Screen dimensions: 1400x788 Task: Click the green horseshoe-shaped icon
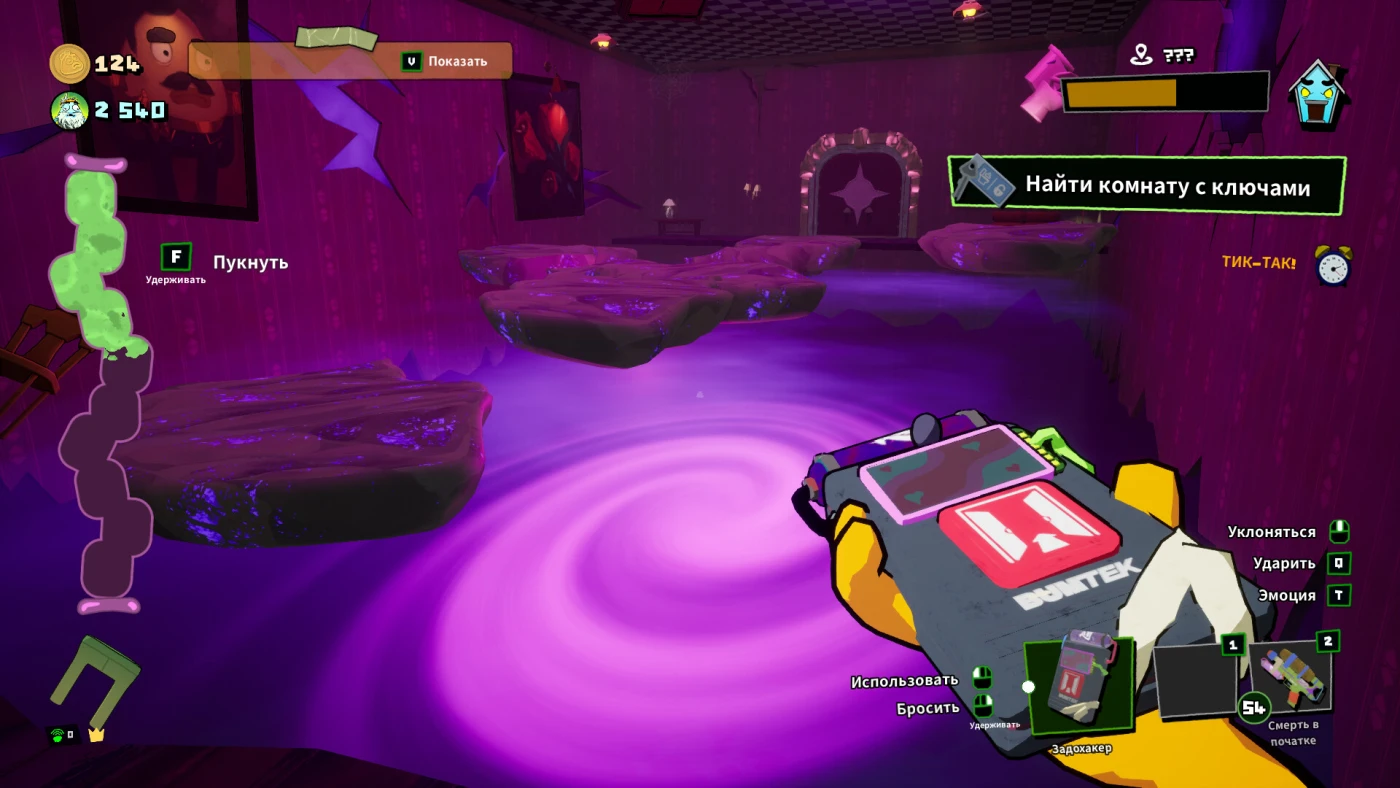96,680
